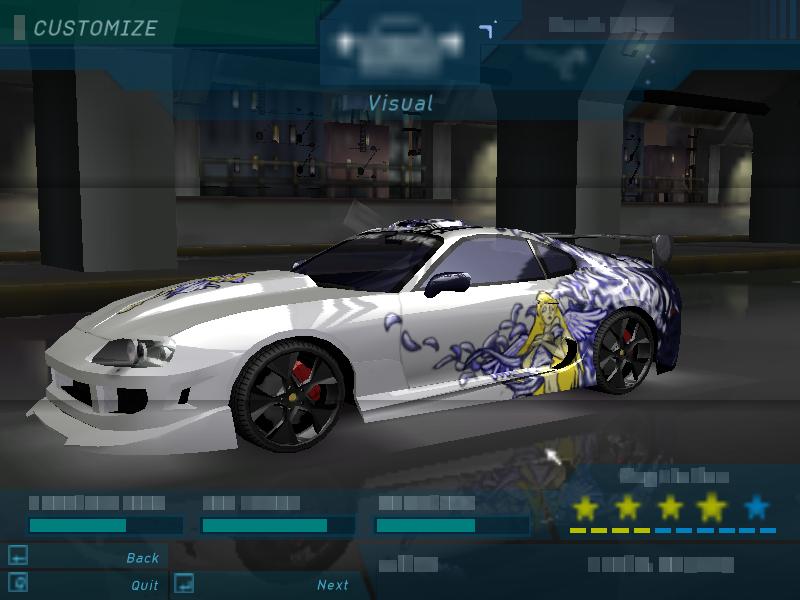Go back with the Back button
This screenshot has width=800, height=600.
pyautogui.click(x=142, y=558)
